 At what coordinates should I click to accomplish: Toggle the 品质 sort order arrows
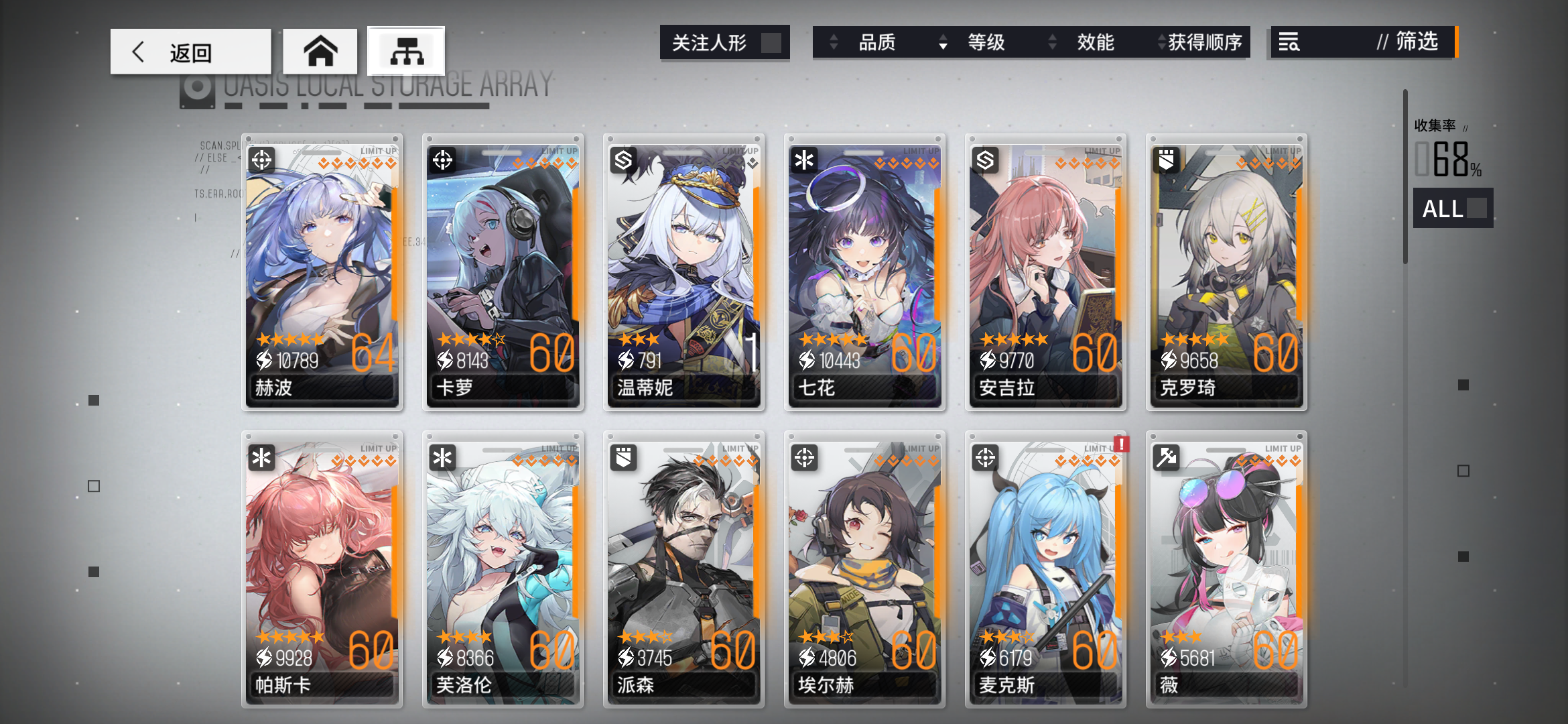[x=834, y=42]
